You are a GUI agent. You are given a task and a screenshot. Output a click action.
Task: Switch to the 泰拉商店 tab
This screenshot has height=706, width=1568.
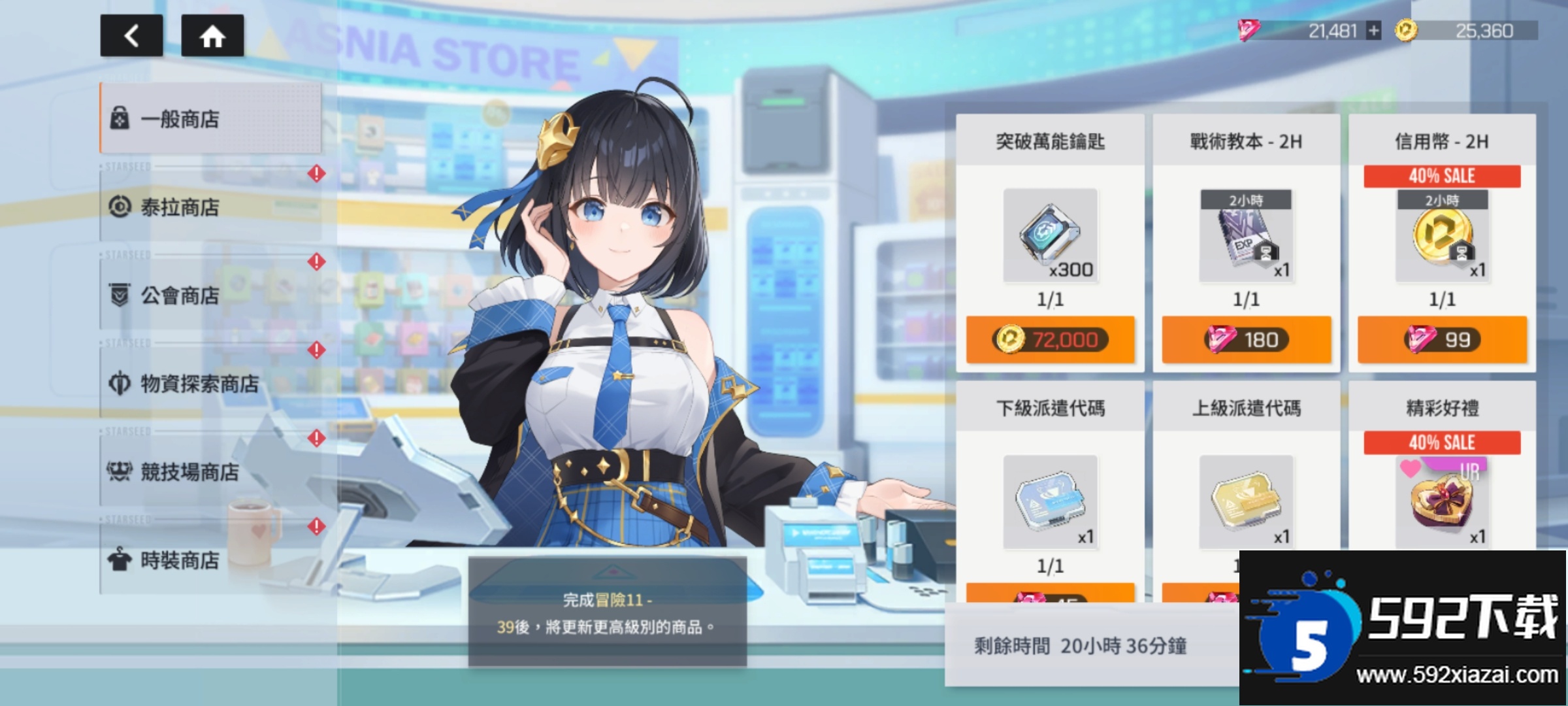click(210, 207)
